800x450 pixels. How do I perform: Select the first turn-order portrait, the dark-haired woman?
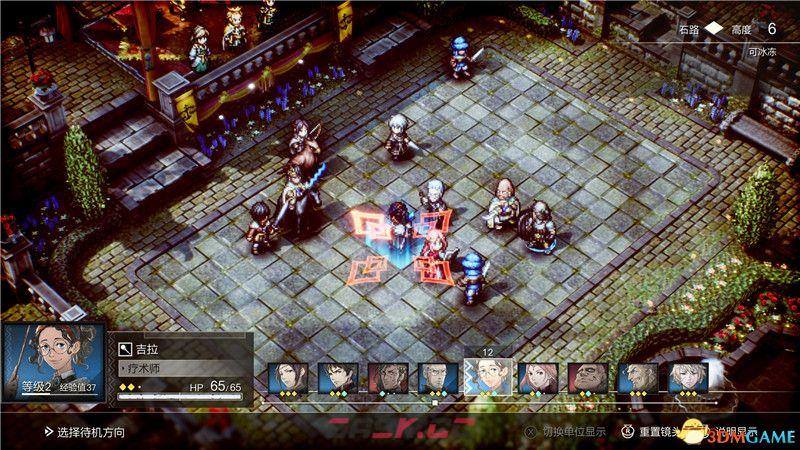(x=288, y=378)
